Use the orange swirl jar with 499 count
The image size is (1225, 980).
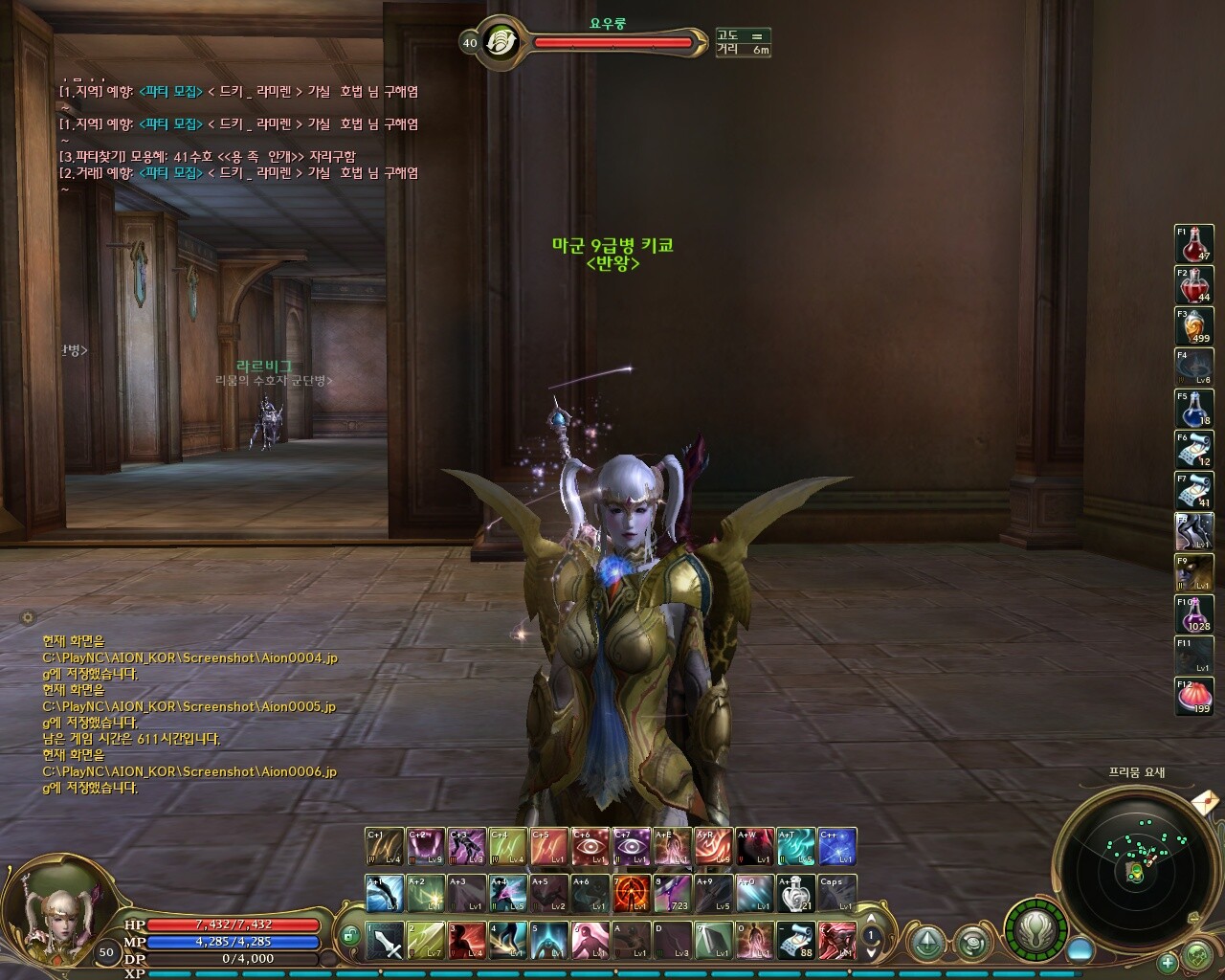[1193, 326]
